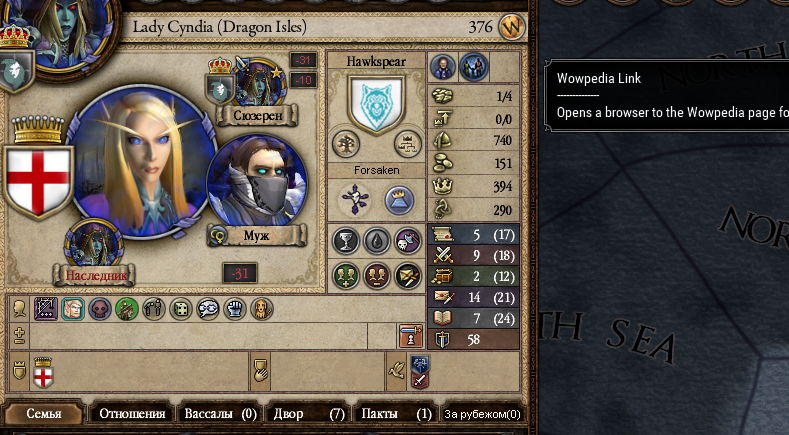
Task: Click the clenched fist trait icon
Action: coord(234,309)
